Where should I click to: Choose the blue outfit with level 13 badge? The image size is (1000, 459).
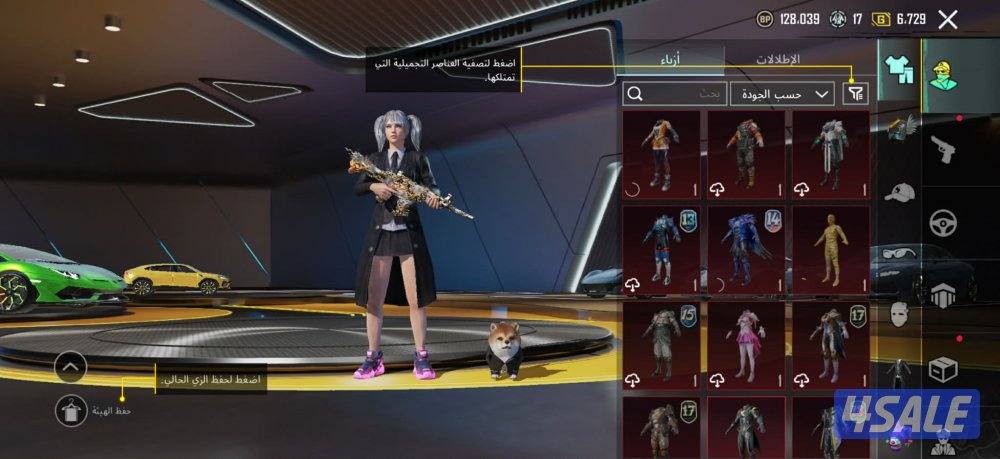pyautogui.click(x=661, y=250)
